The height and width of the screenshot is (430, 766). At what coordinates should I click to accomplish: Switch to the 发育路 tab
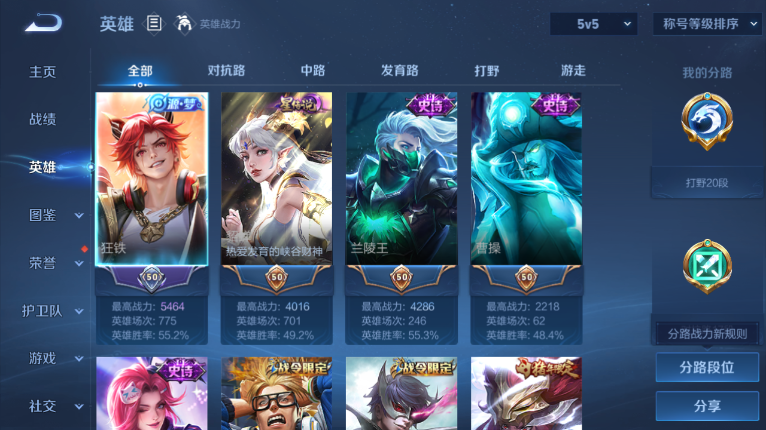tap(399, 71)
